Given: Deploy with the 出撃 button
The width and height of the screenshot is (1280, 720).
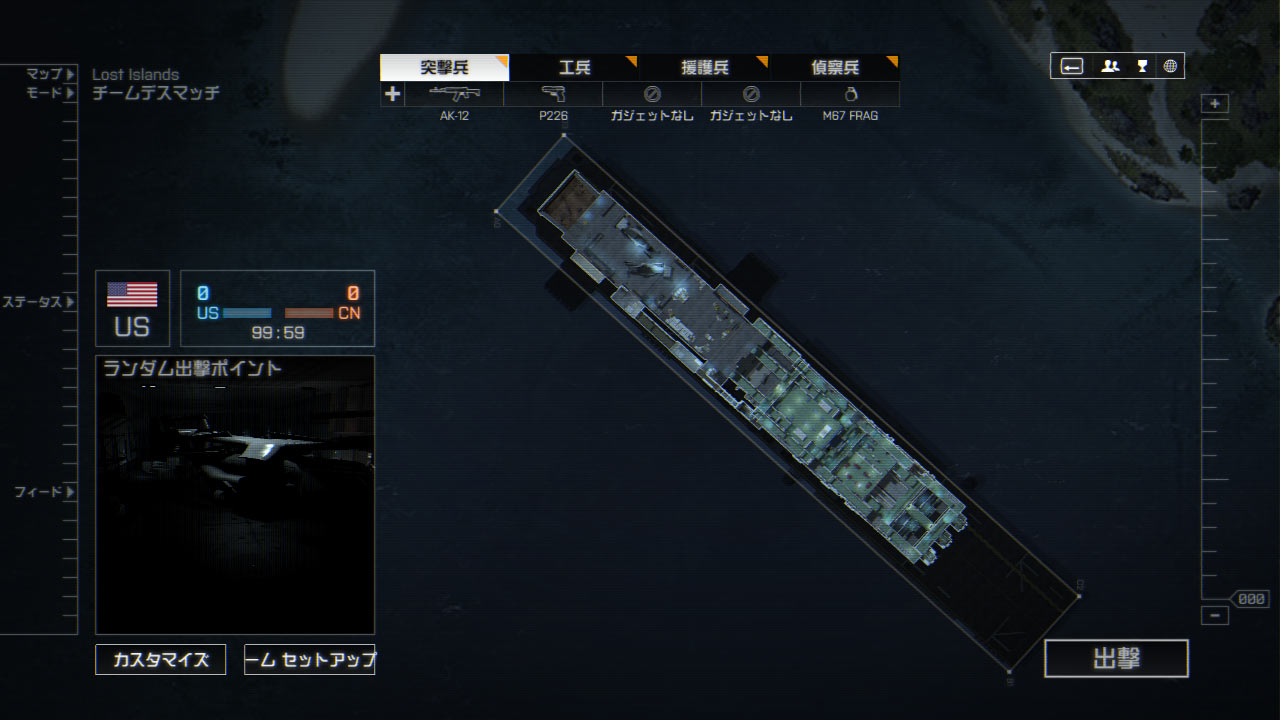Looking at the screenshot, I should [x=1116, y=658].
